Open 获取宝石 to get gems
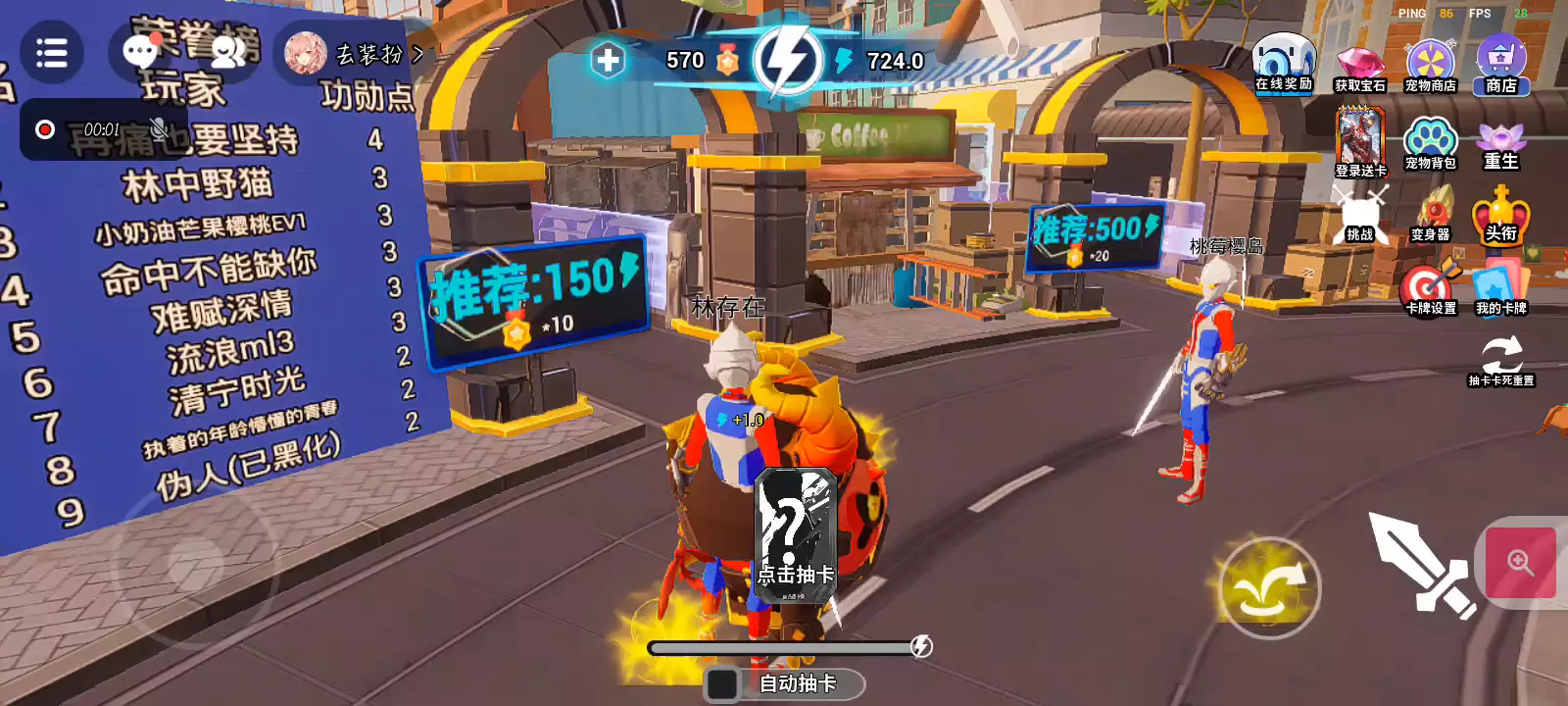Viewport: 1568px width, 706px height. [x=1359, y=67]
